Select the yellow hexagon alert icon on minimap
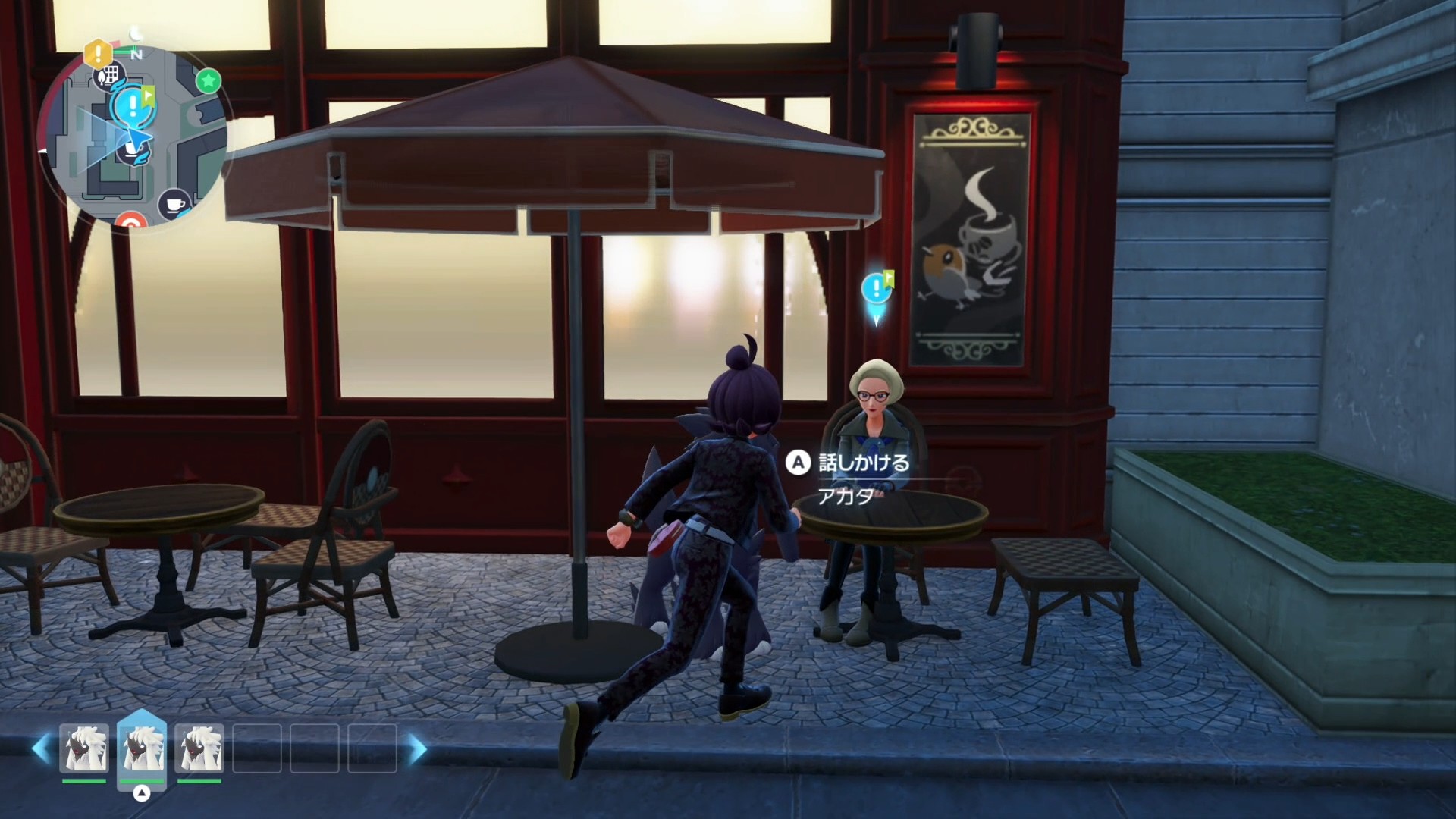Image resolution: width=1456 pixels, height=819 pixels. click(98, 53)
